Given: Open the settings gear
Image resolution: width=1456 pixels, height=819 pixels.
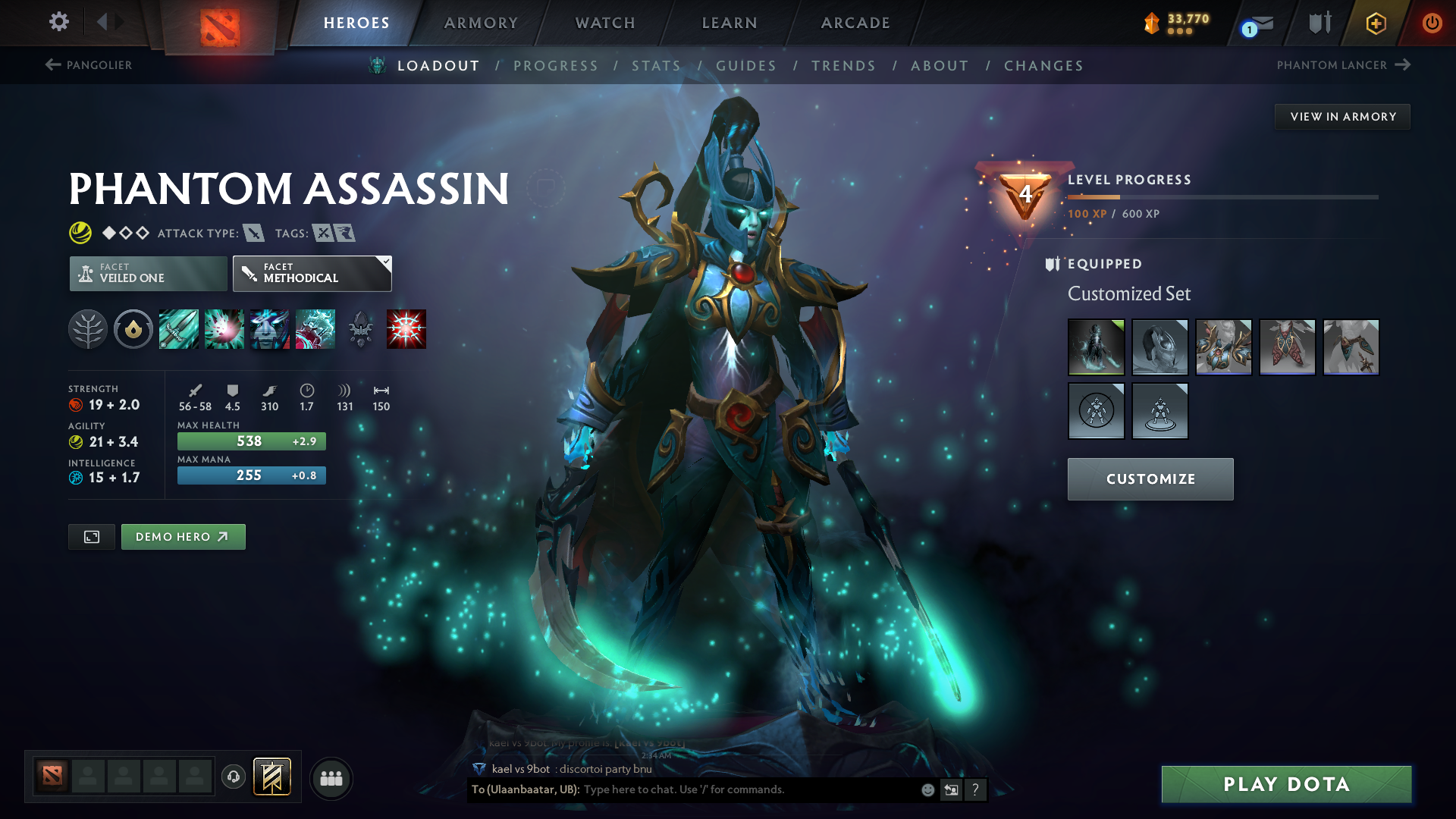Looking at the screenshot, I should click(58, 23).
